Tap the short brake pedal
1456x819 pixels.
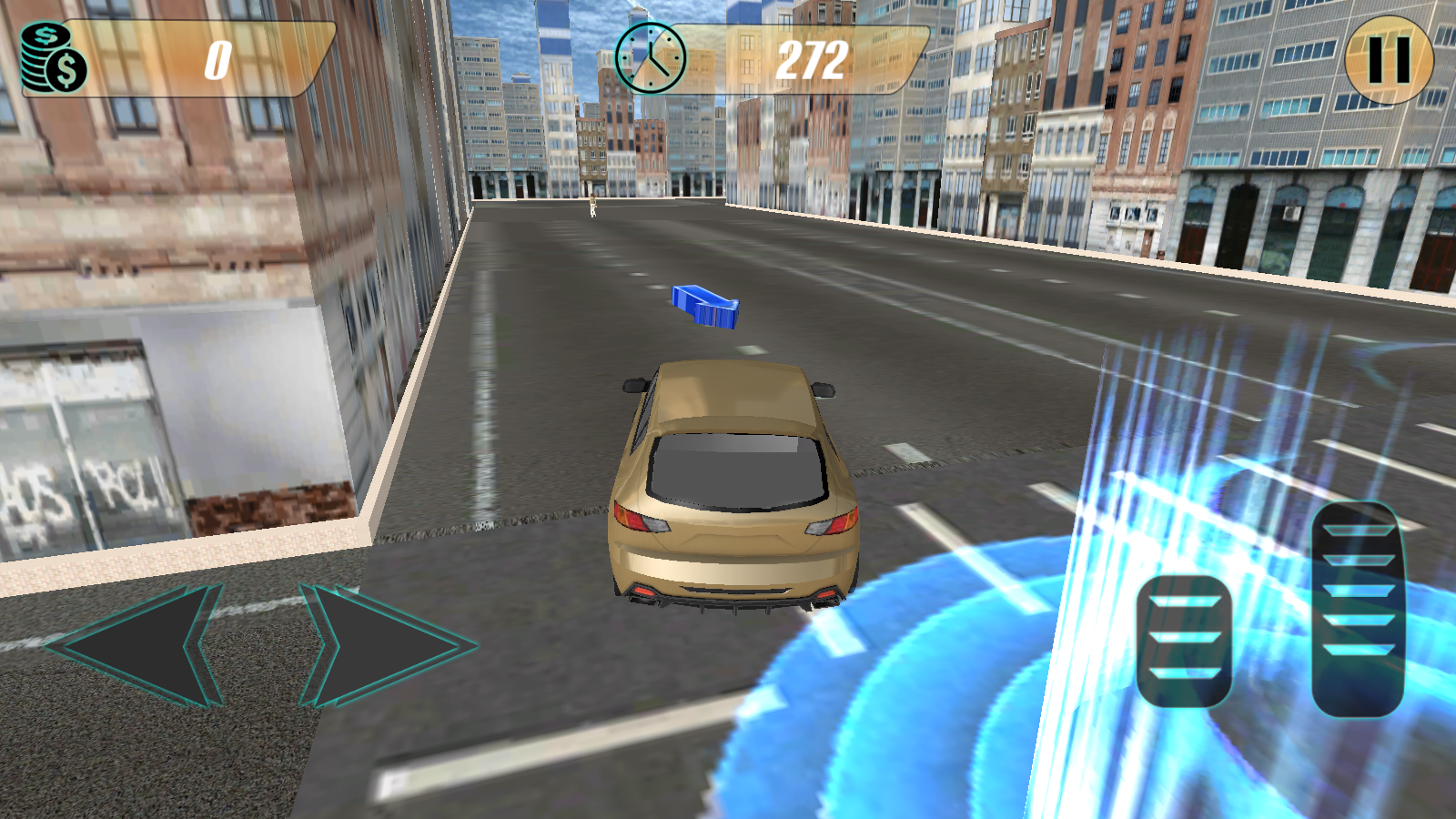point(1184,640)
